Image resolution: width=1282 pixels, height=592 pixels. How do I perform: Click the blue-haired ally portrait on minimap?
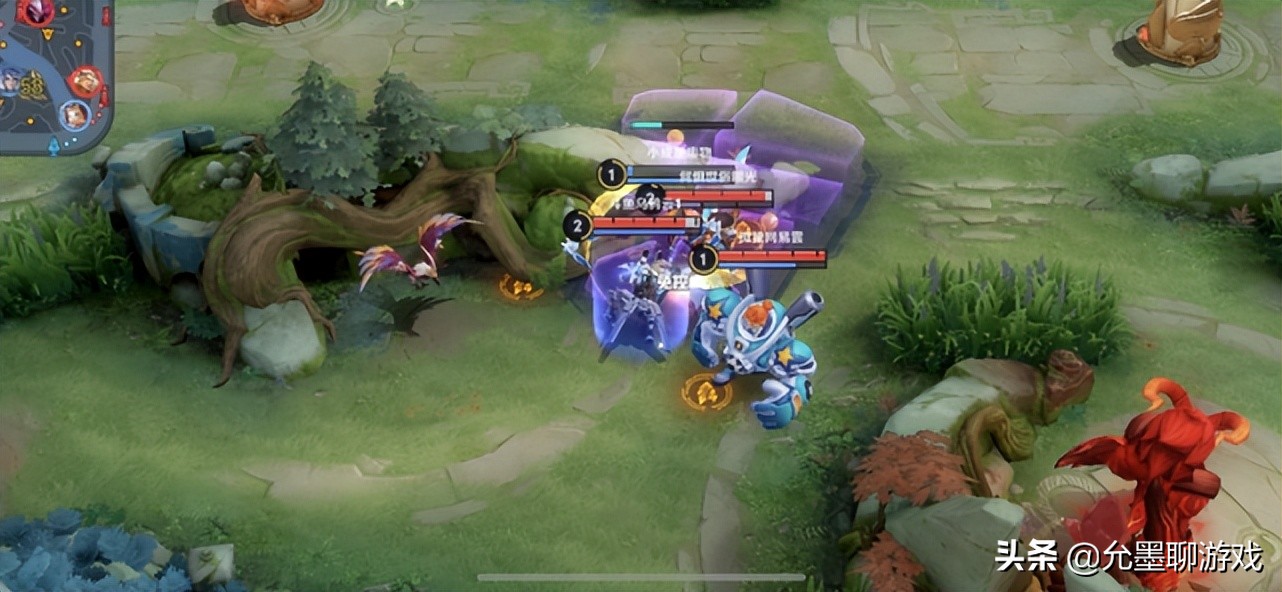click(8, 80)
